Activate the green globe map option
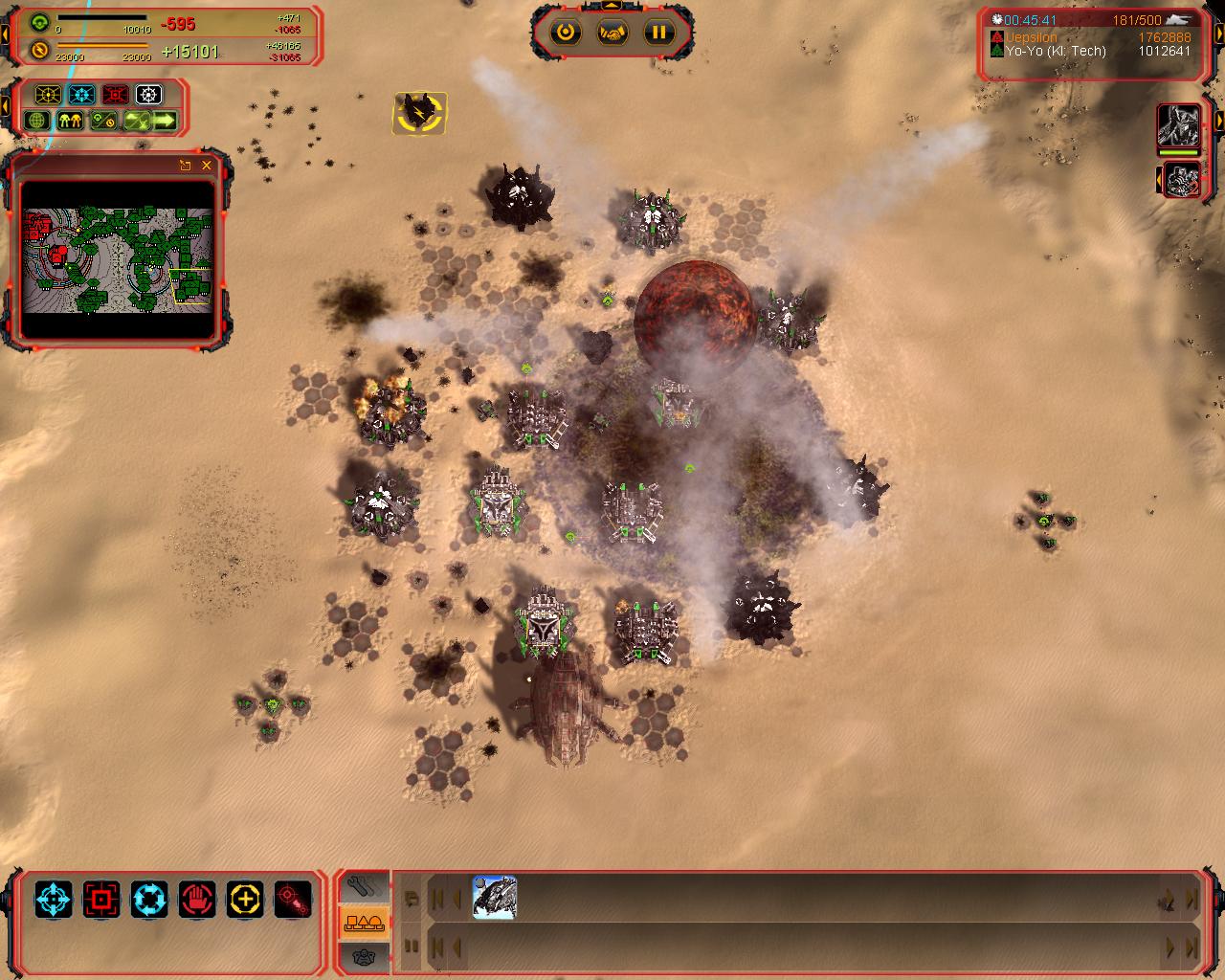The image size is (1225, 980). click(x=37, y=122)
